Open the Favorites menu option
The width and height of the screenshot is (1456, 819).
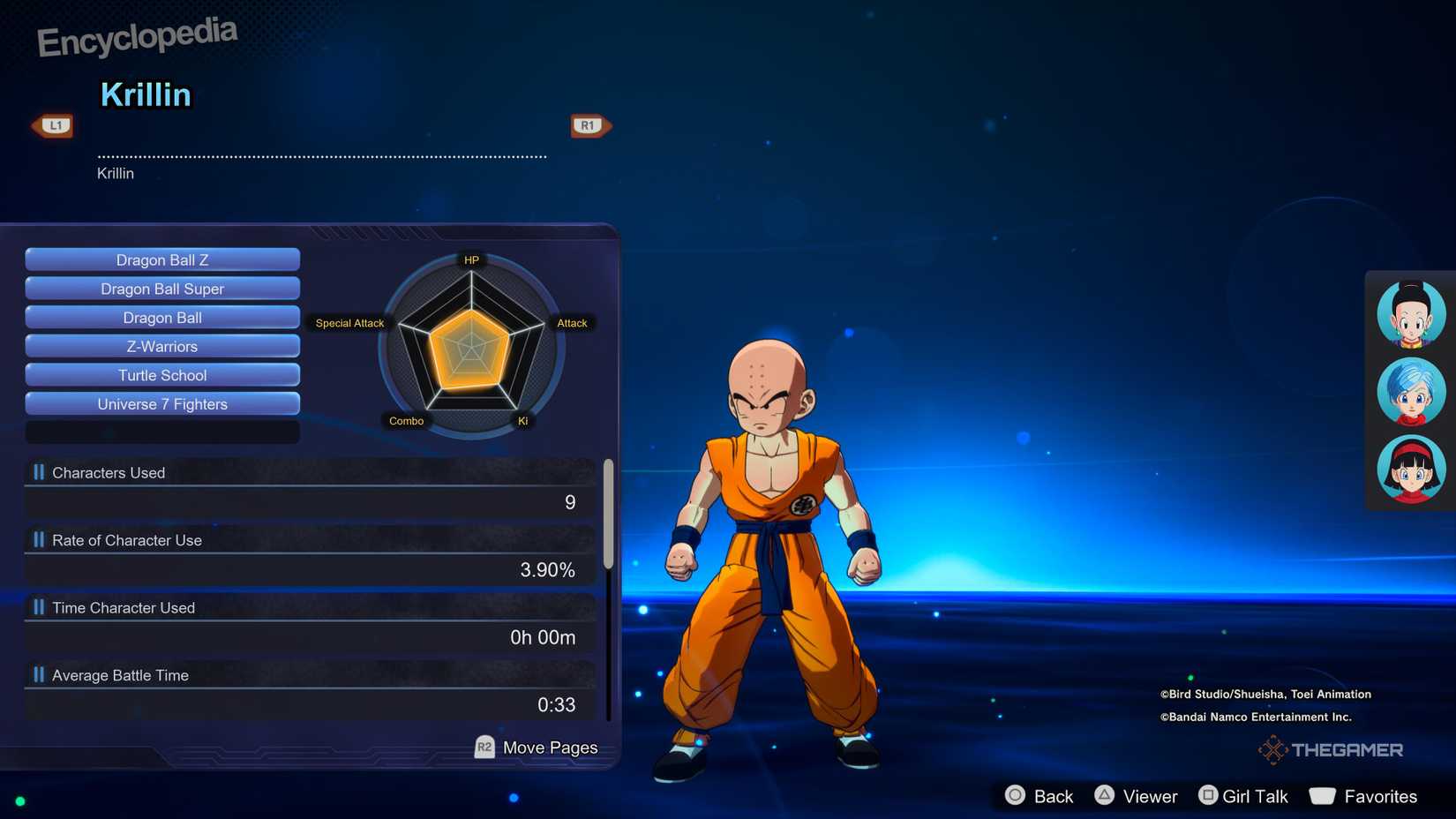(1373, 795)
